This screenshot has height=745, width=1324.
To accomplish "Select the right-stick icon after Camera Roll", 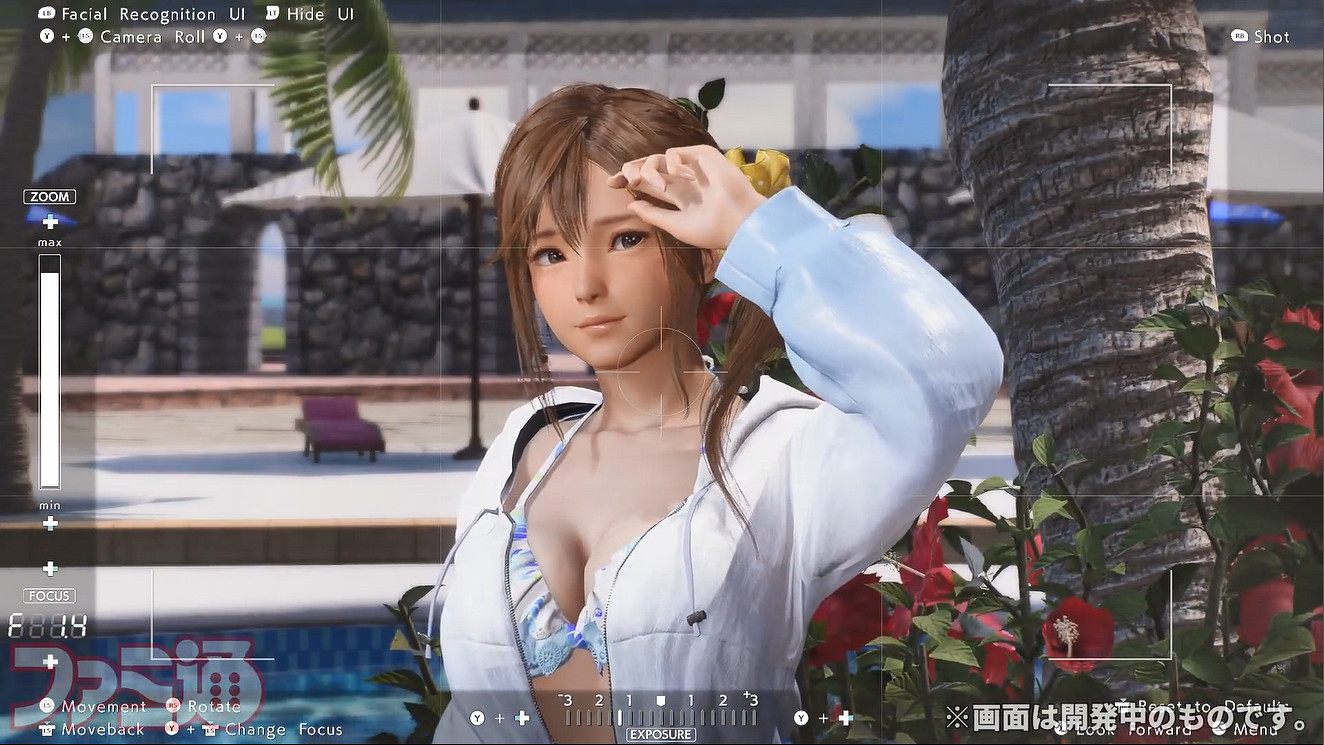I will tap(258, 37).
